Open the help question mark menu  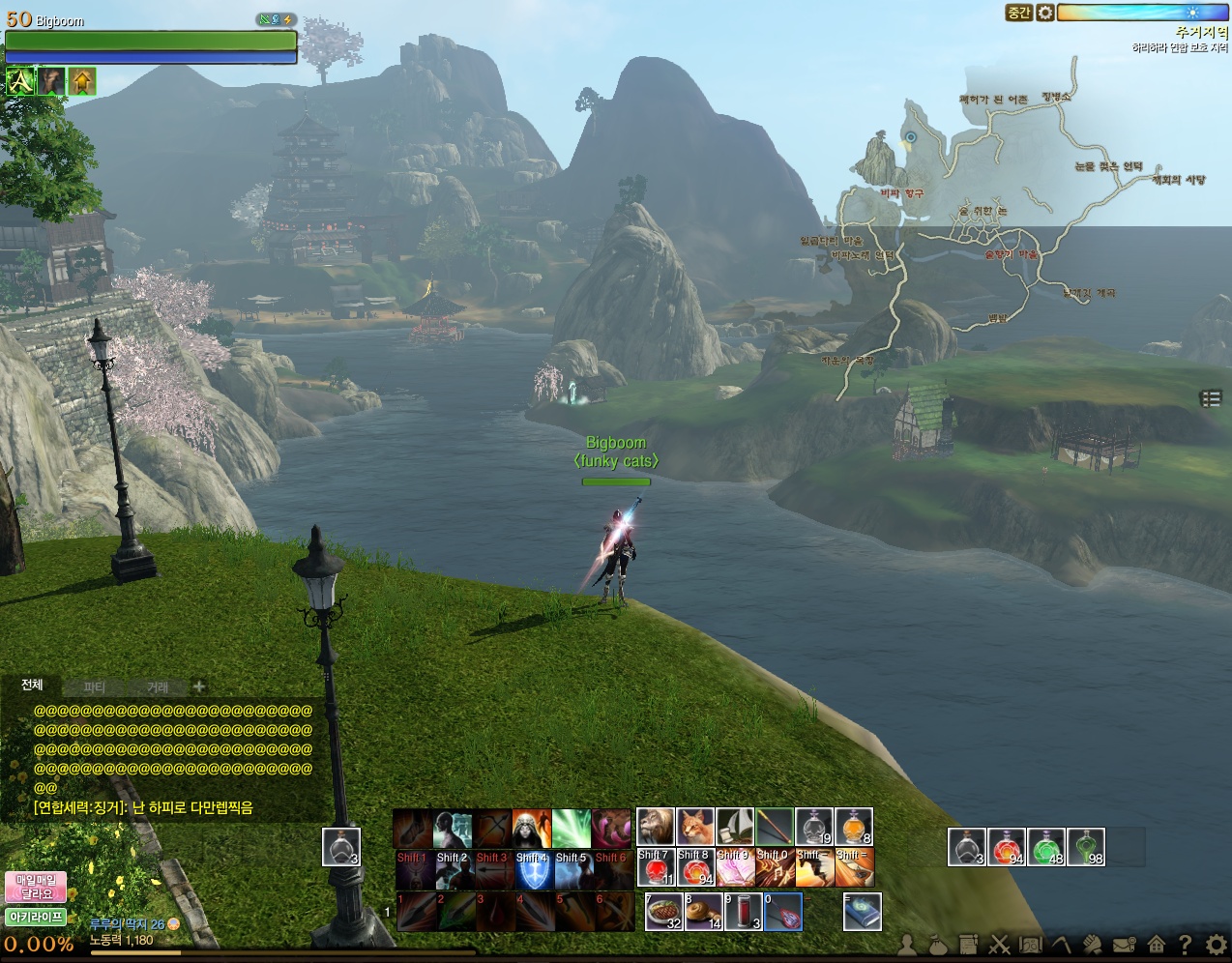(1185, 944)
